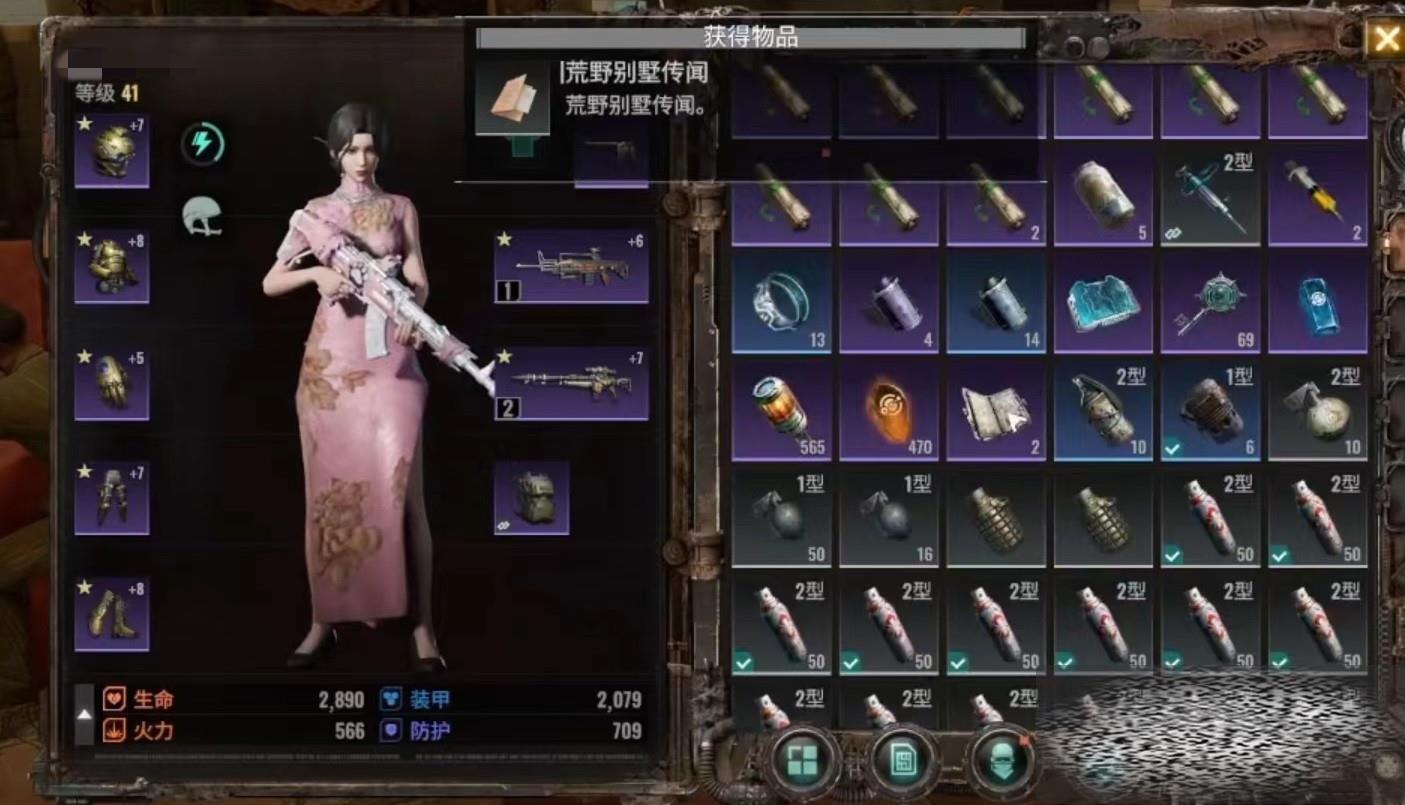Screen dimensions: 1405x805
Task: Select the open book item stack of 2
Action: click(995, 410)
